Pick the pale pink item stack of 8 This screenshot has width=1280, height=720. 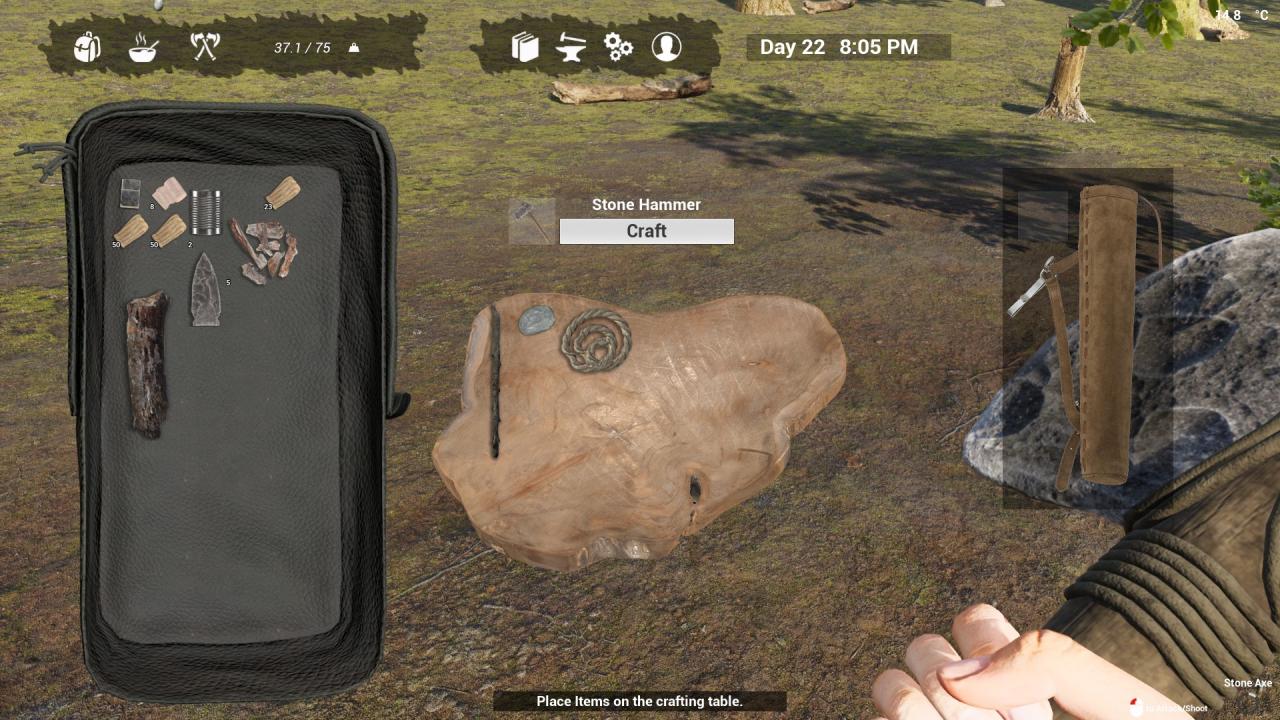[x=169, y=192]
